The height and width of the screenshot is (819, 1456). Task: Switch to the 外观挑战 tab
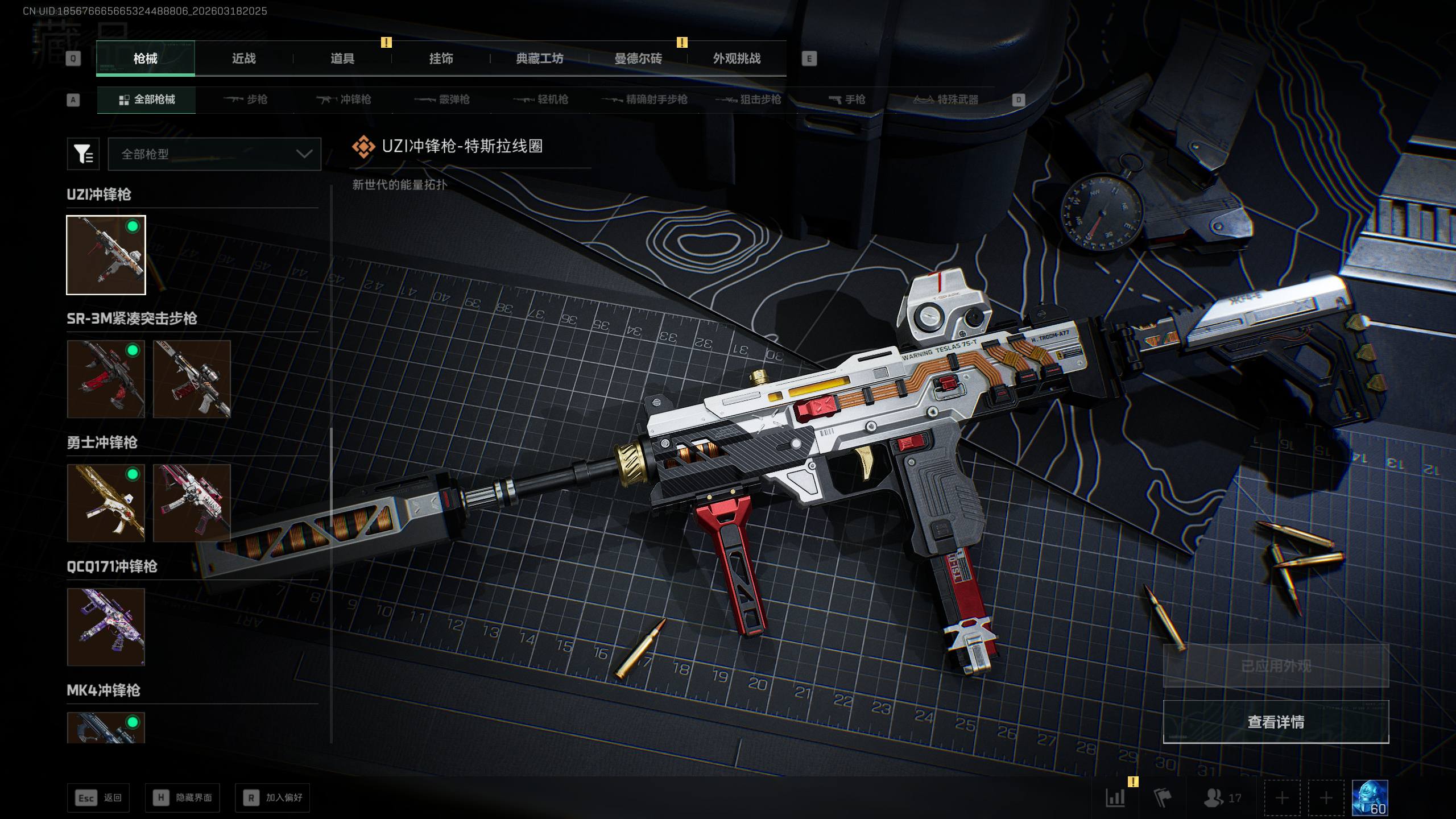737,59
